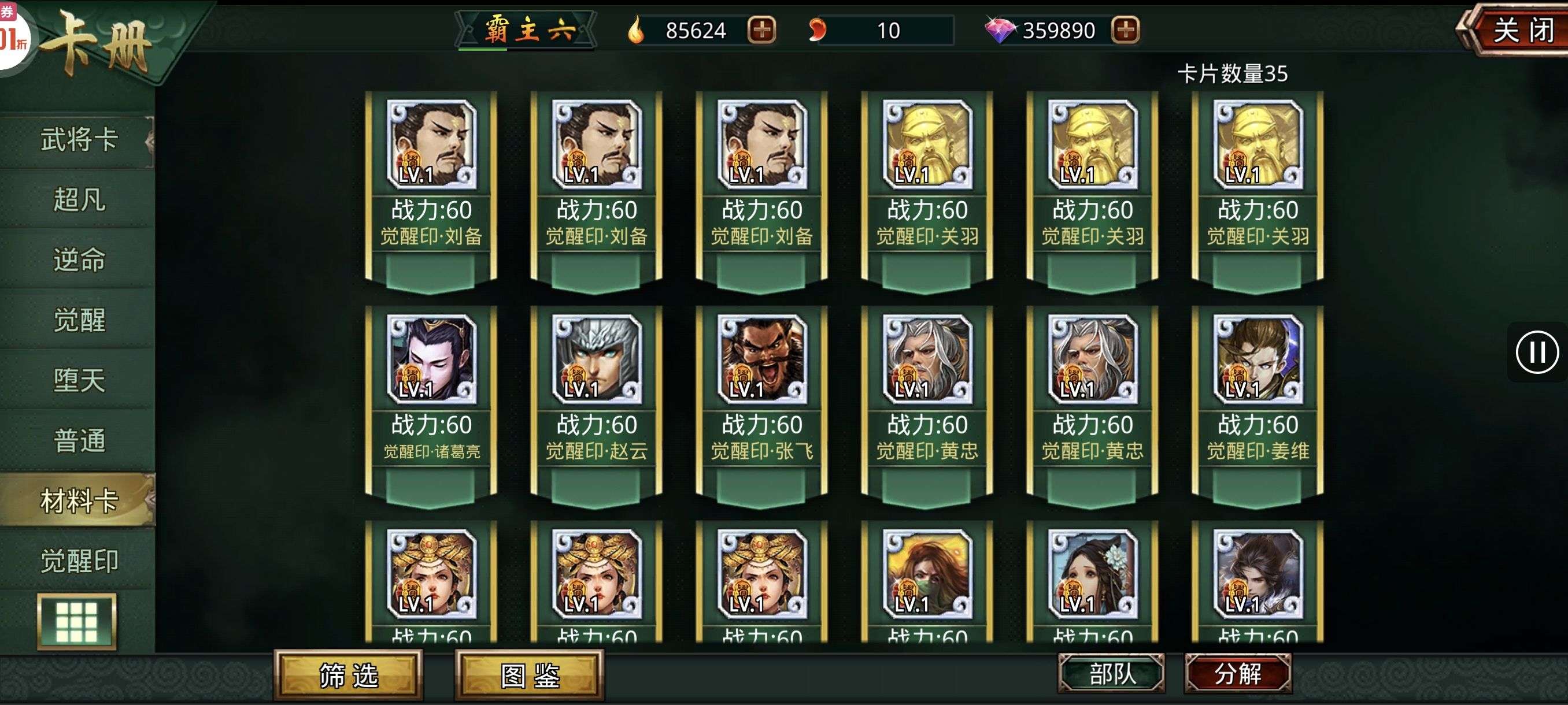Toggle the grid view icon

[x=77, y=622]
